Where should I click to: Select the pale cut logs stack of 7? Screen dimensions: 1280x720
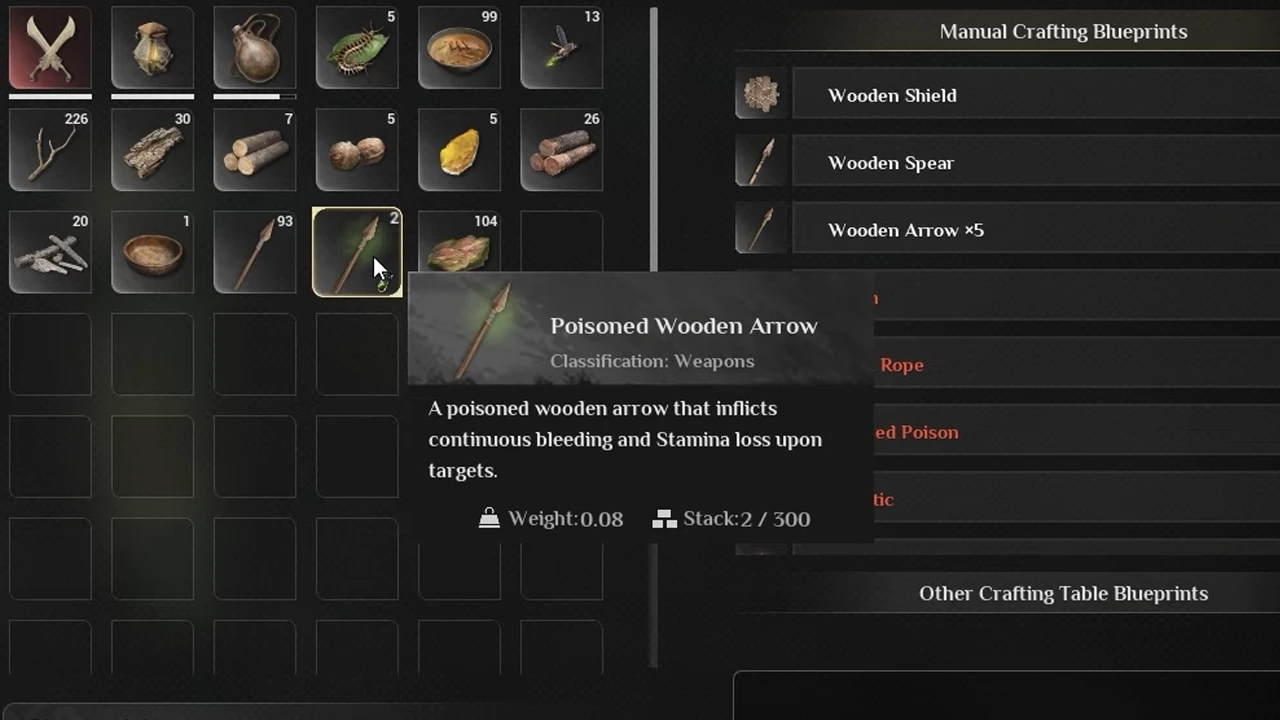pos(254,150)
